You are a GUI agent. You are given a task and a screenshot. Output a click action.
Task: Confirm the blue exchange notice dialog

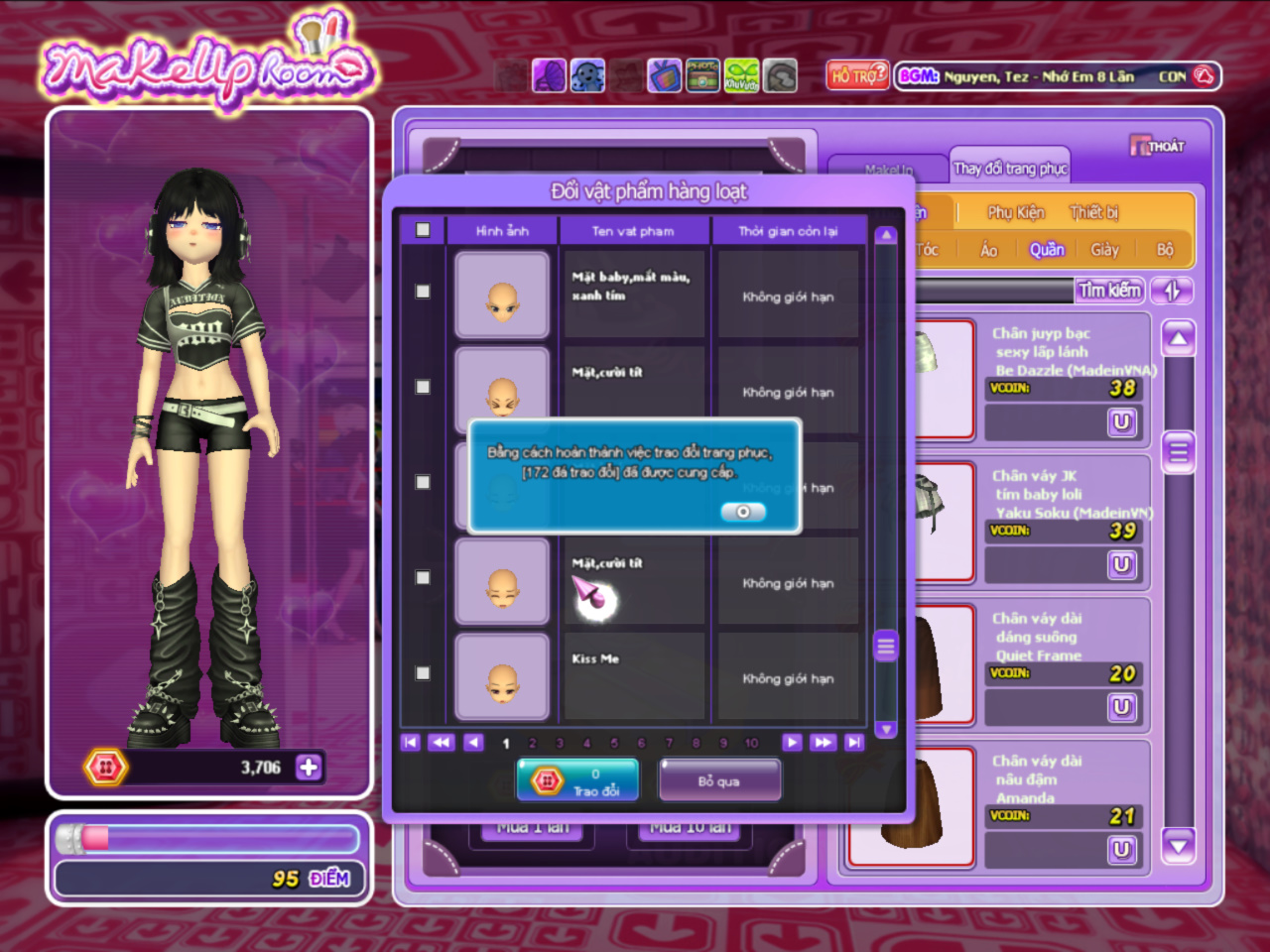743,512
